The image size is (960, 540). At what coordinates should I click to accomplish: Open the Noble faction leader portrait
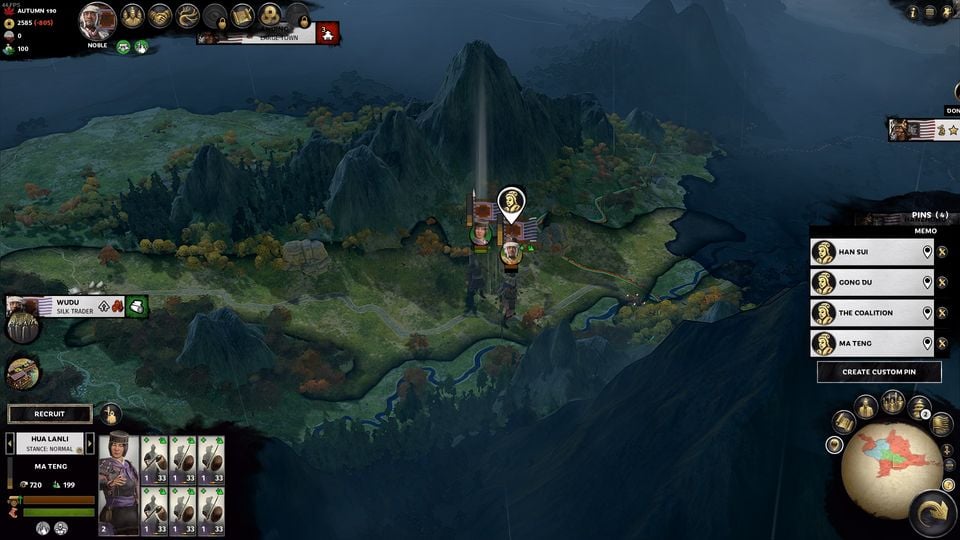97,18
